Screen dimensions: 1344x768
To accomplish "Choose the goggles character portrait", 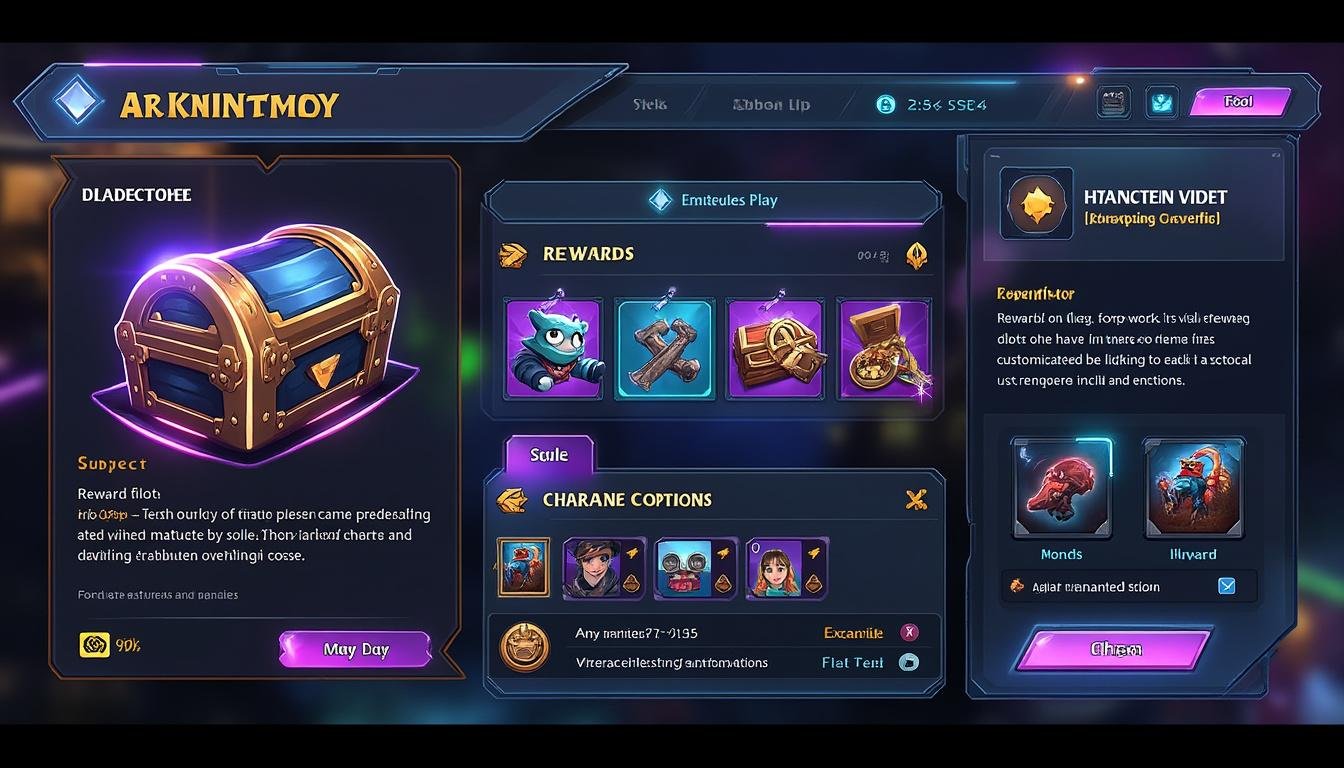I will 695,568.
